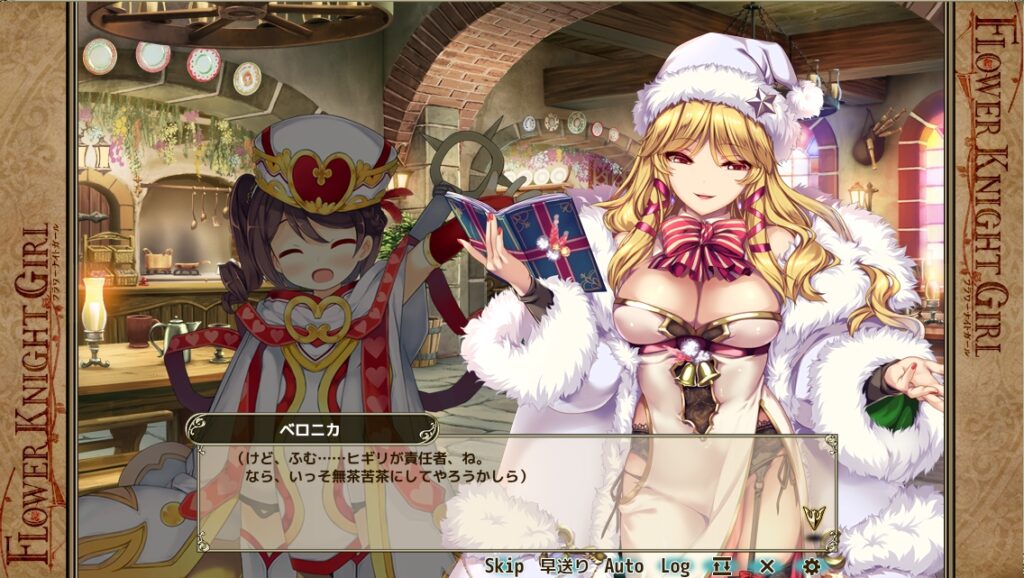Open settings via the gear icon
The width and height of the screenshot is (1024, 578).
pyautogui.click(x=811, y=566)
